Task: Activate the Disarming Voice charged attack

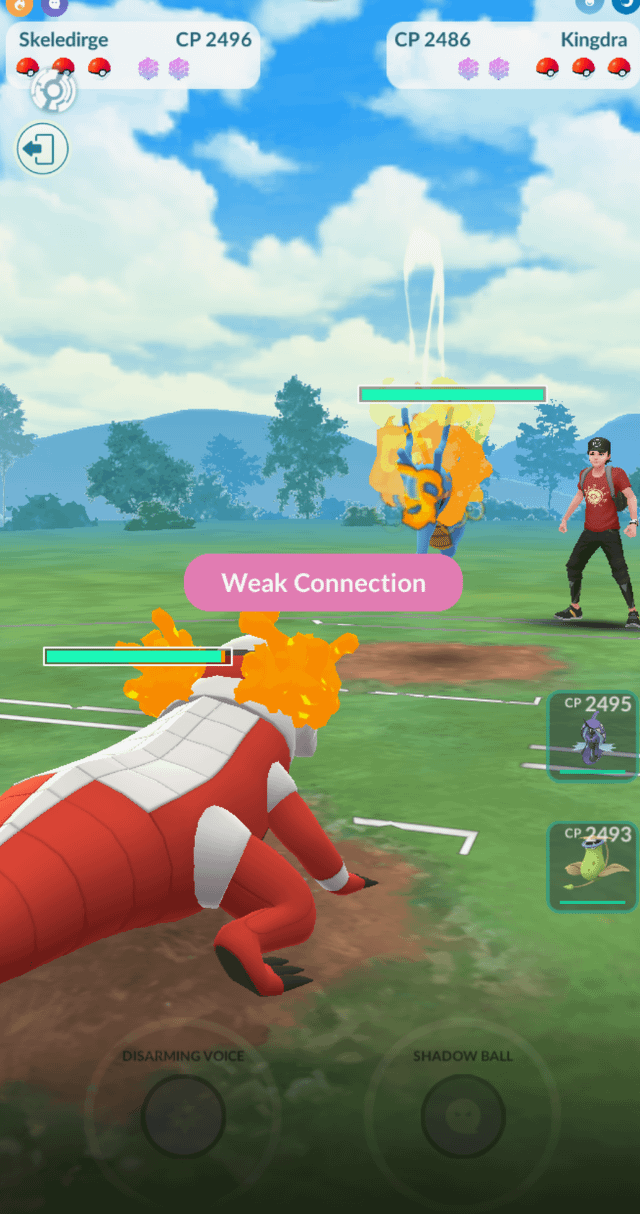Action: tap(183, 1115)
